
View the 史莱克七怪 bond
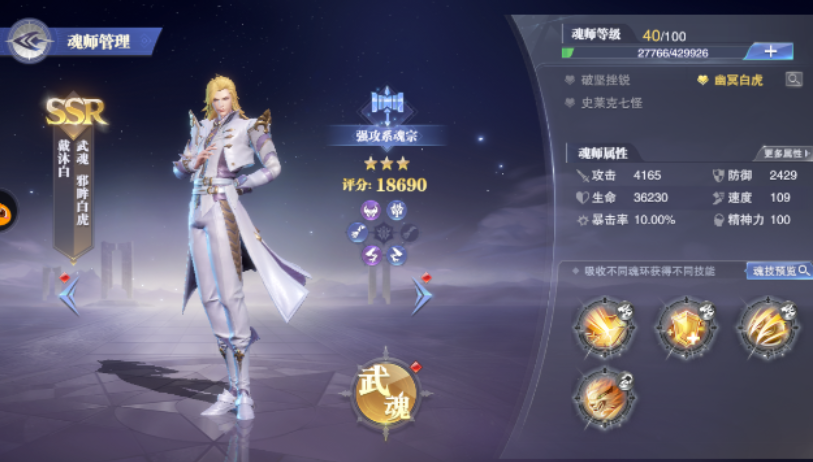coord(611,102)
